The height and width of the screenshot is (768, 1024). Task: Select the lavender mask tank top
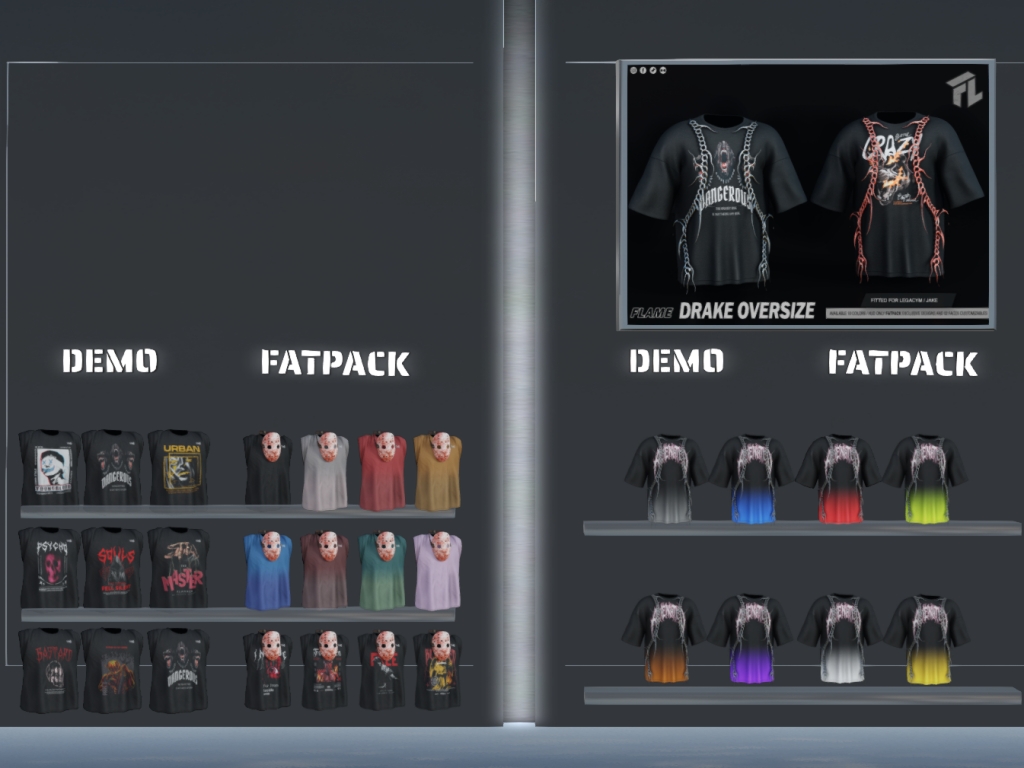(x=438, y=571)
